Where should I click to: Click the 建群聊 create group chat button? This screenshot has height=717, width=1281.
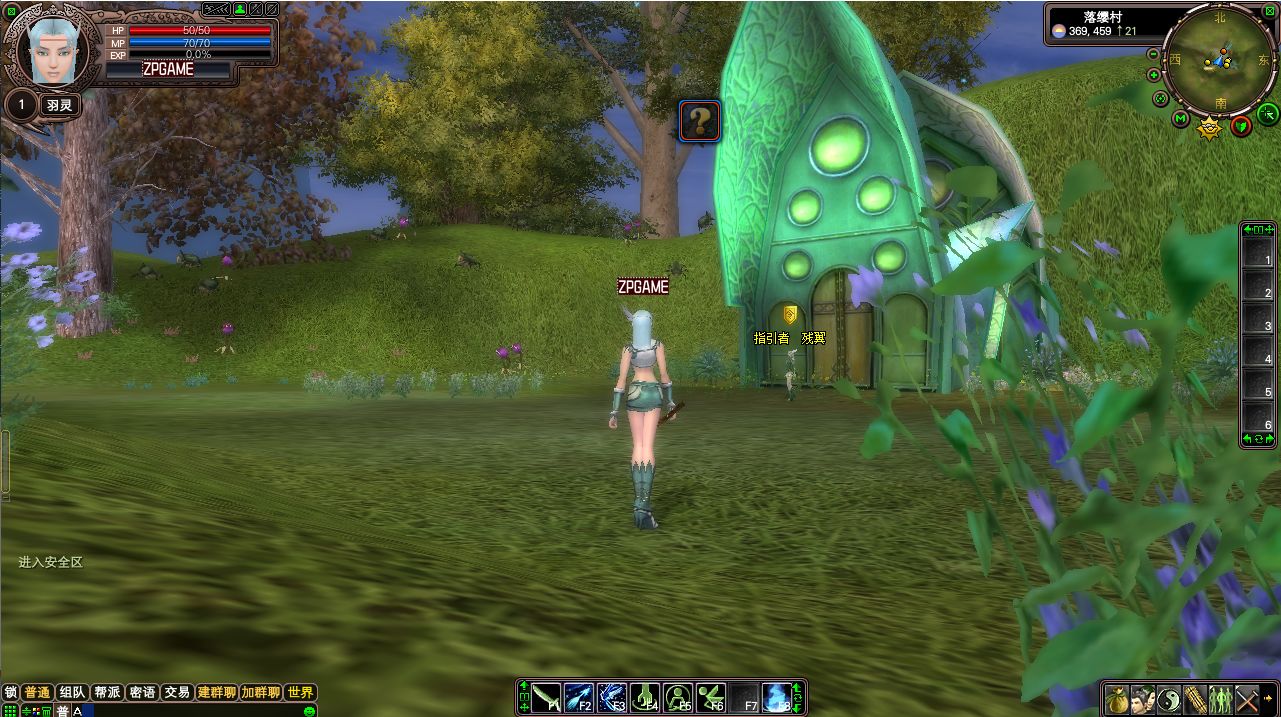(x=216, y=692)
